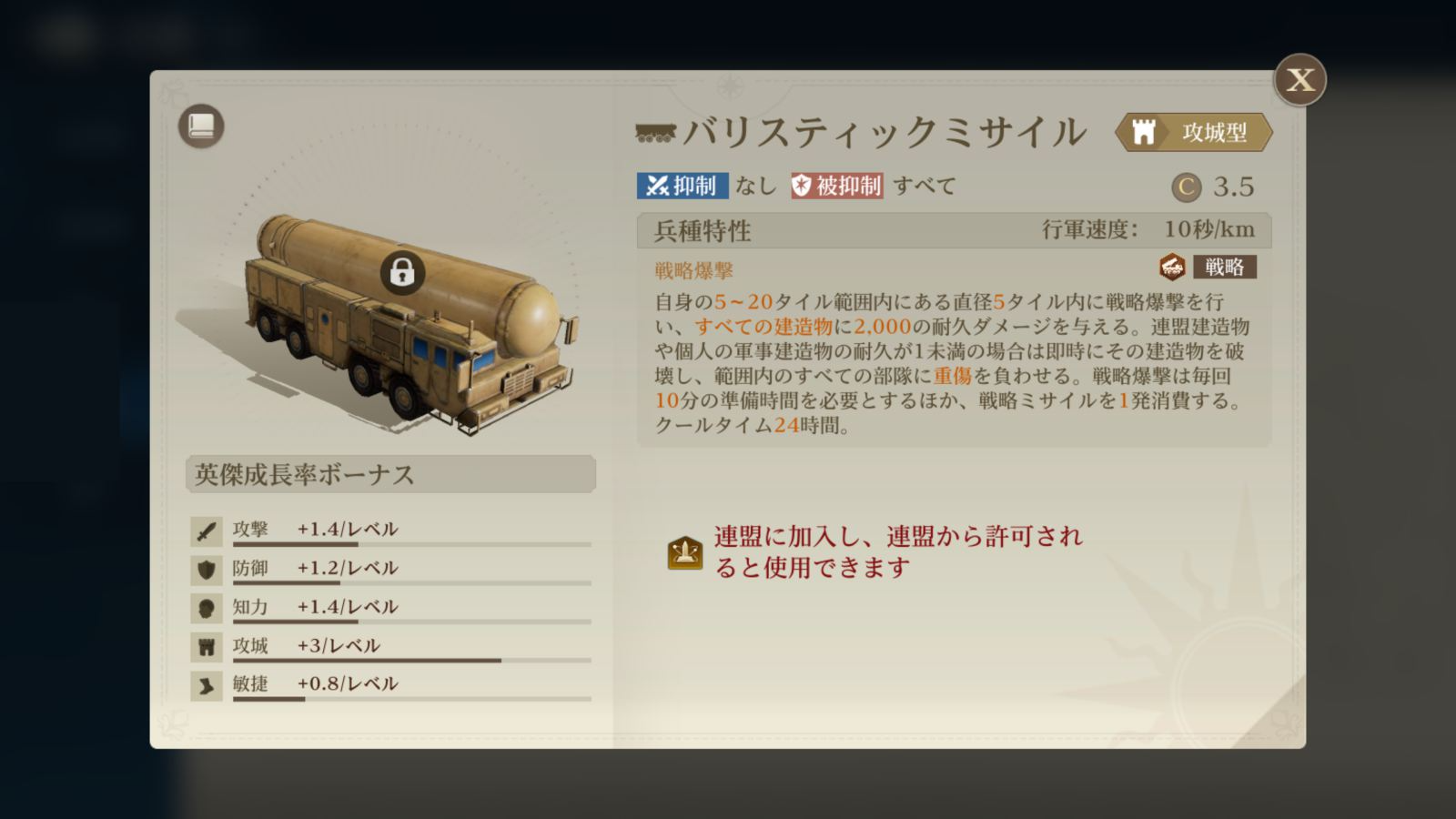
Task: Open the book encyclopedia icon
Action: [x=201, y=126]
